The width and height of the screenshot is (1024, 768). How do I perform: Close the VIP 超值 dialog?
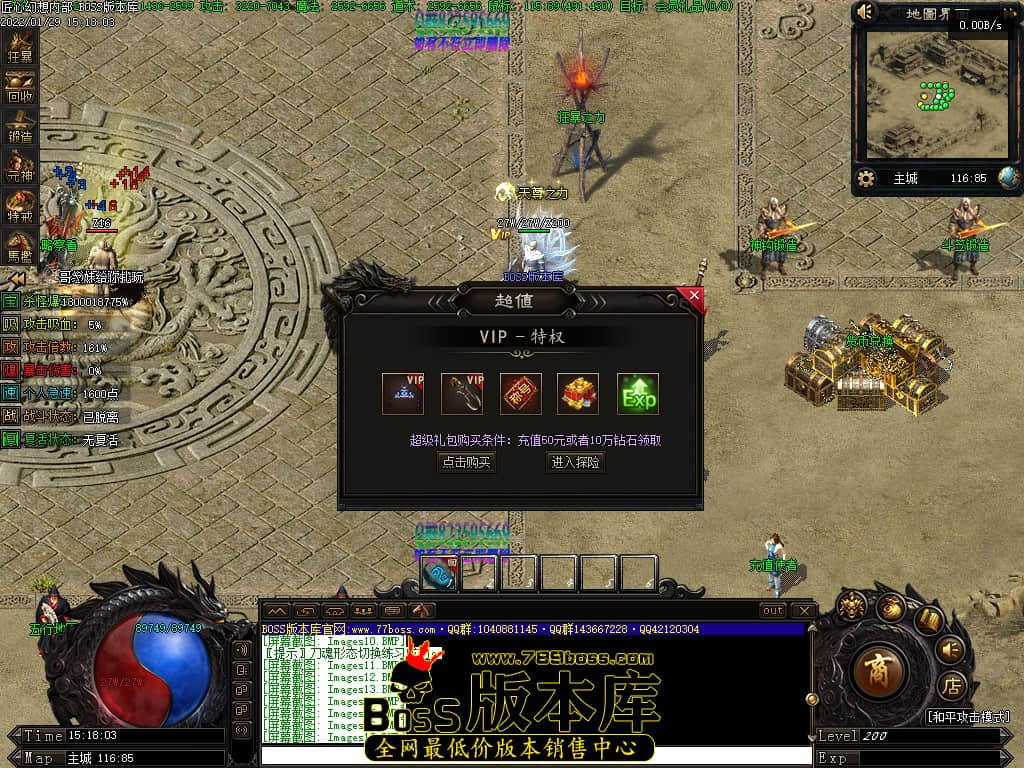tap(694, 295)
